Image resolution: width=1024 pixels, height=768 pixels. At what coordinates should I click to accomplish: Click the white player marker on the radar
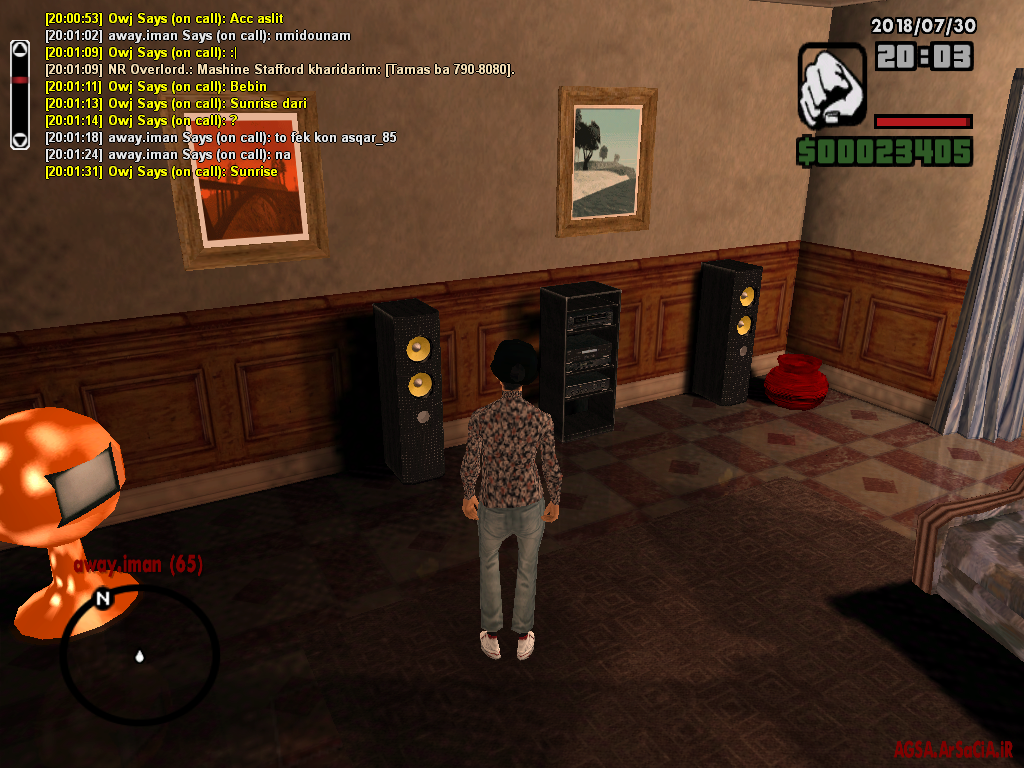139,656
